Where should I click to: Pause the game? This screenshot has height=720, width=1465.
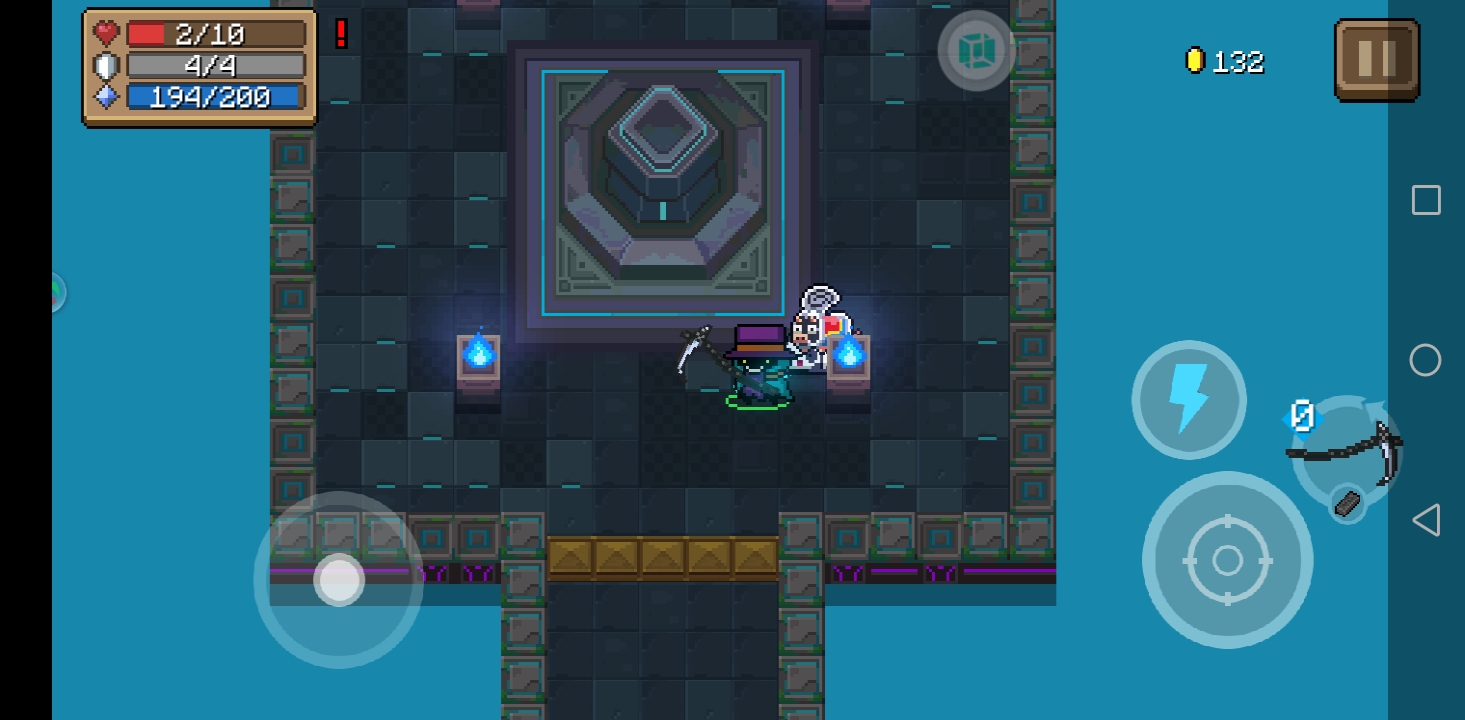tap(1376, 60)
